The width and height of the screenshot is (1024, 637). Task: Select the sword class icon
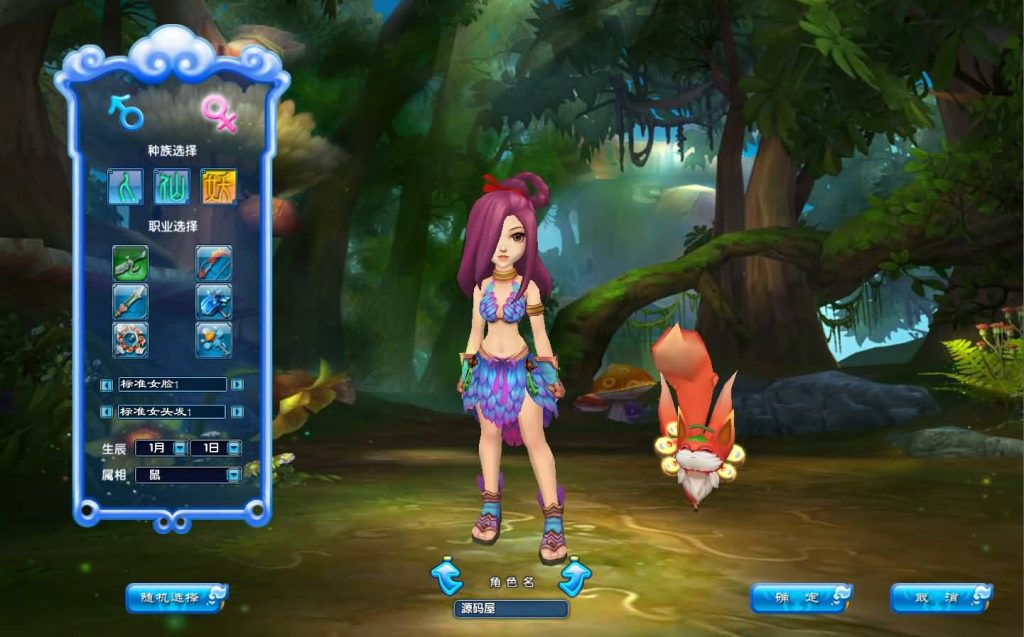130,301
